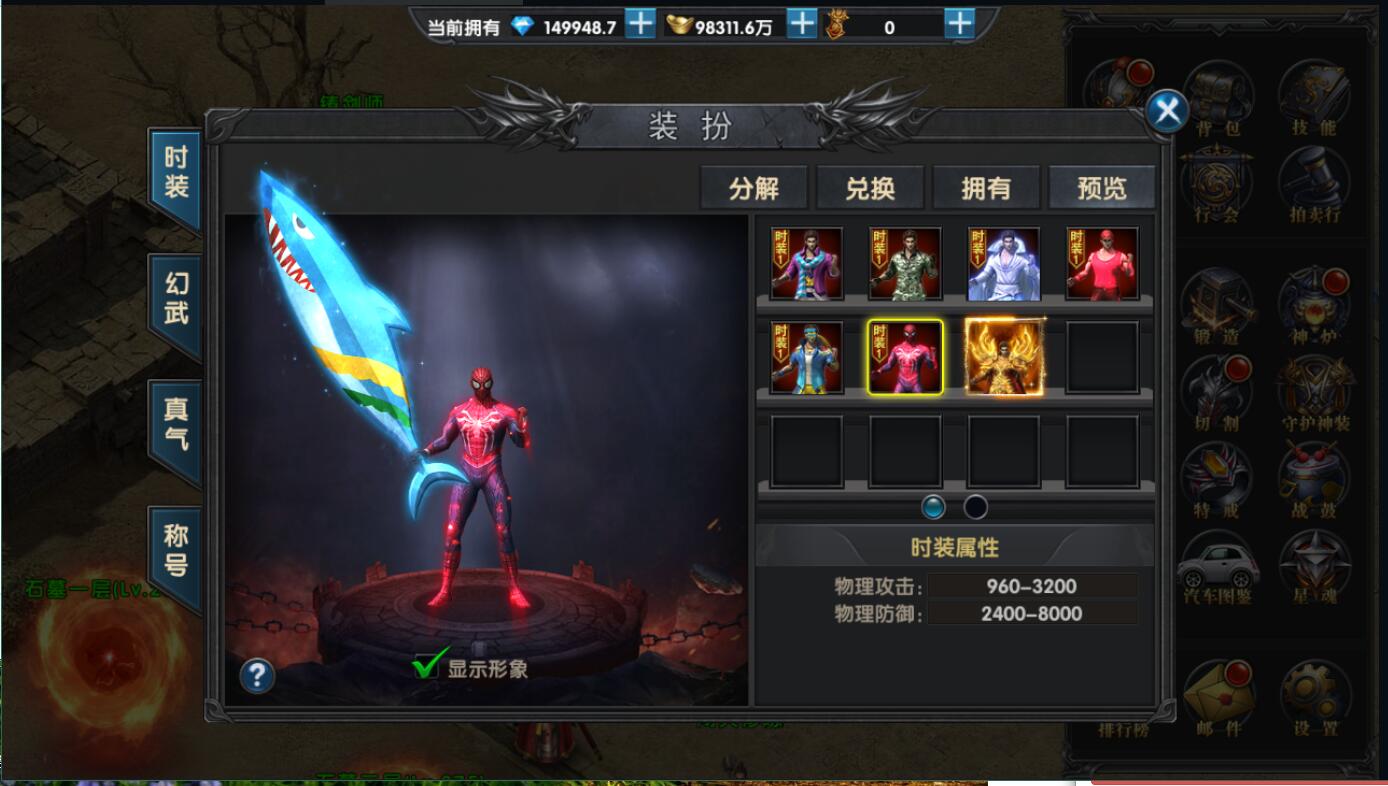Switch to the 时装 tab
Viewport: 1388px width, 786px height.
[176, 173]
